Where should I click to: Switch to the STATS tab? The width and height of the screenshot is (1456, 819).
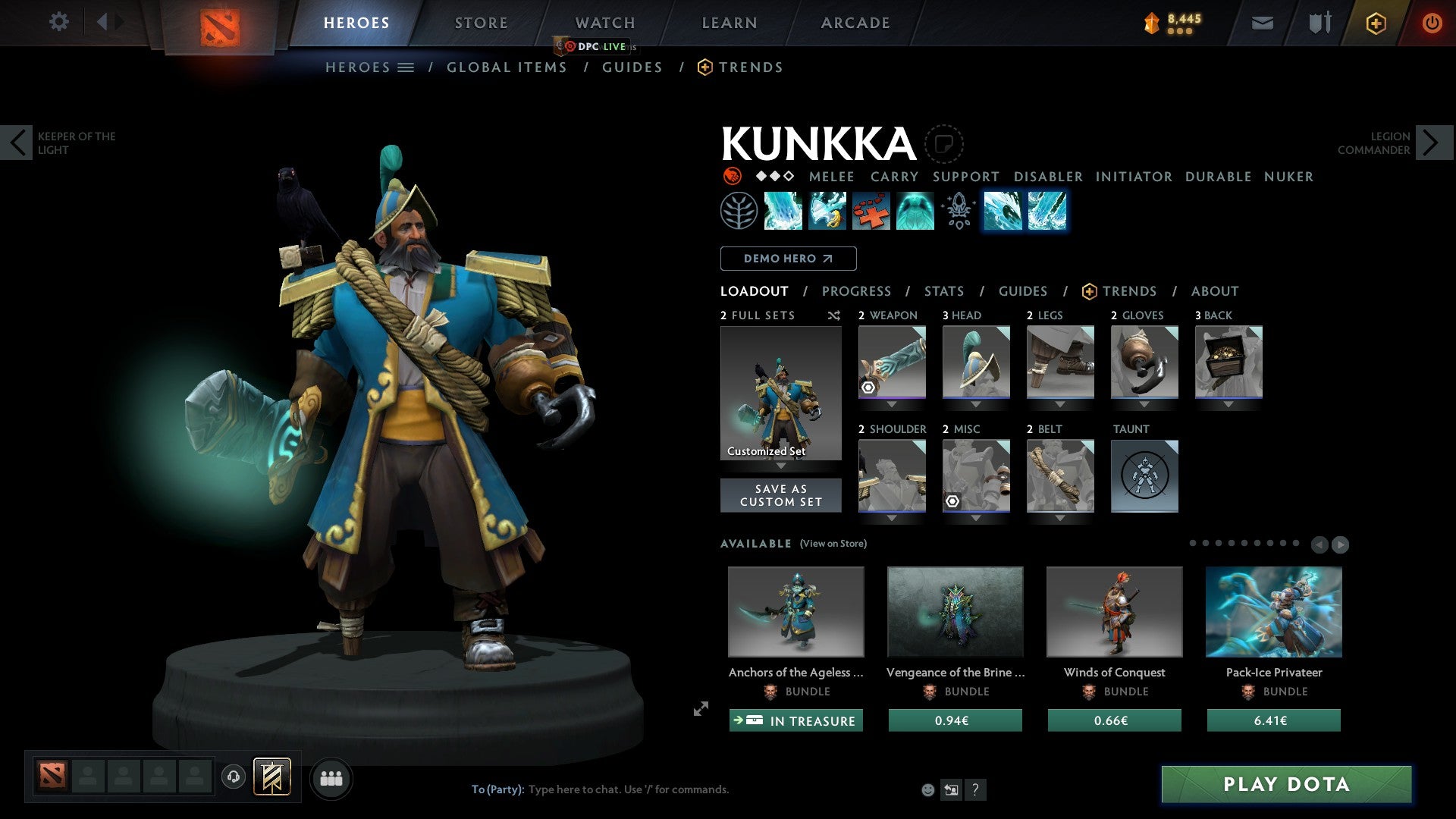point(943,290)
